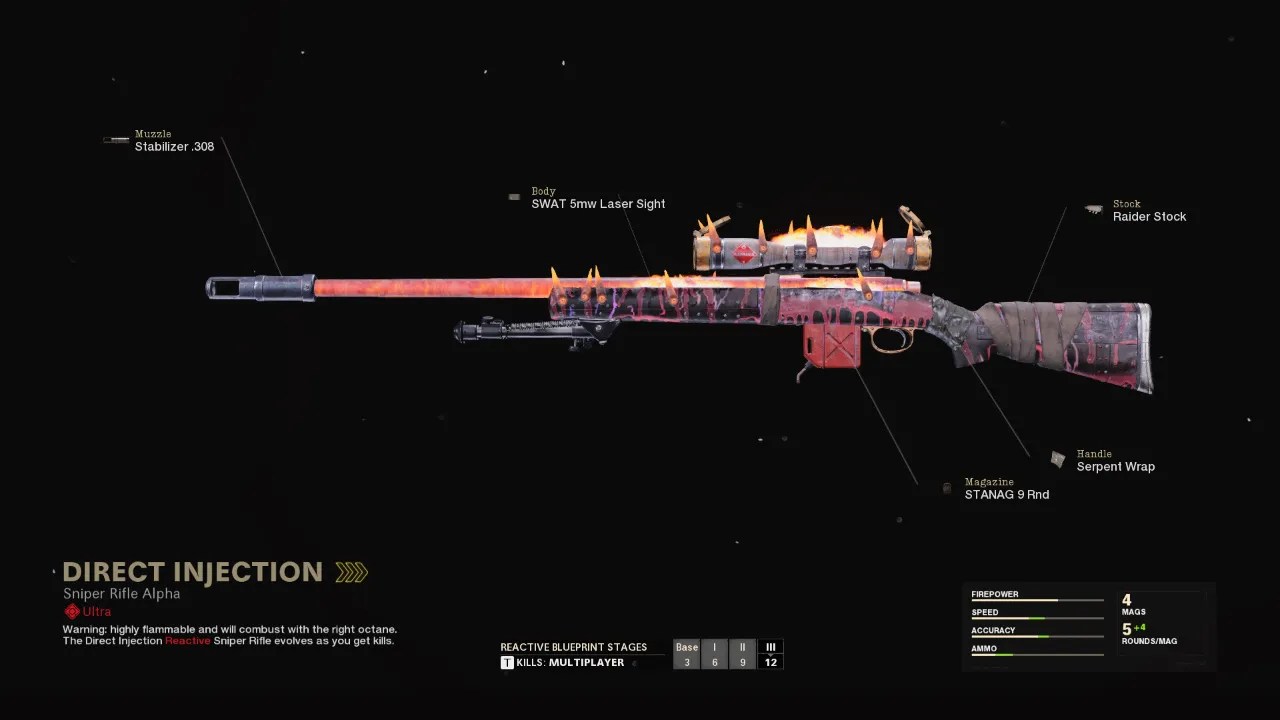Click the Serpent Wrap handle icon
The width and height of the screenshot is (1280, 720).
tap(1059, 459)
